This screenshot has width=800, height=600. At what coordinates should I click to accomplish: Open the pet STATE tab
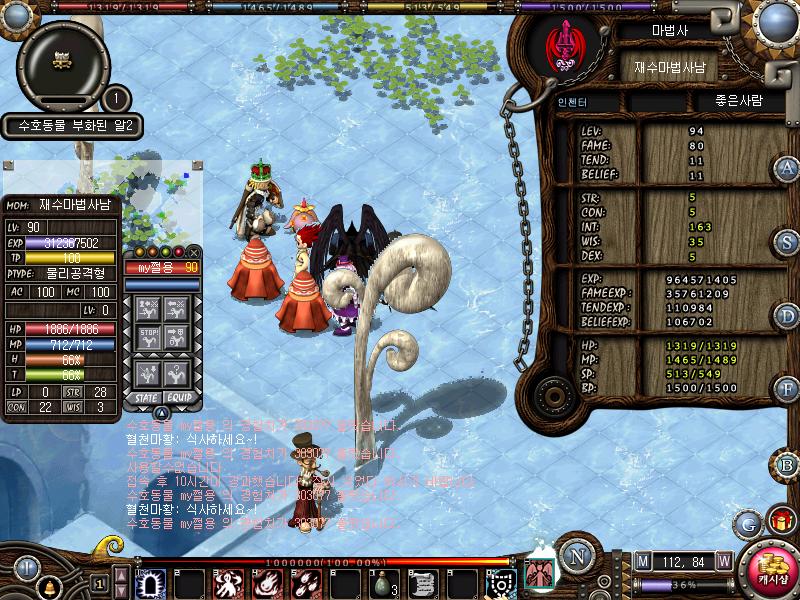pos(144,397)
